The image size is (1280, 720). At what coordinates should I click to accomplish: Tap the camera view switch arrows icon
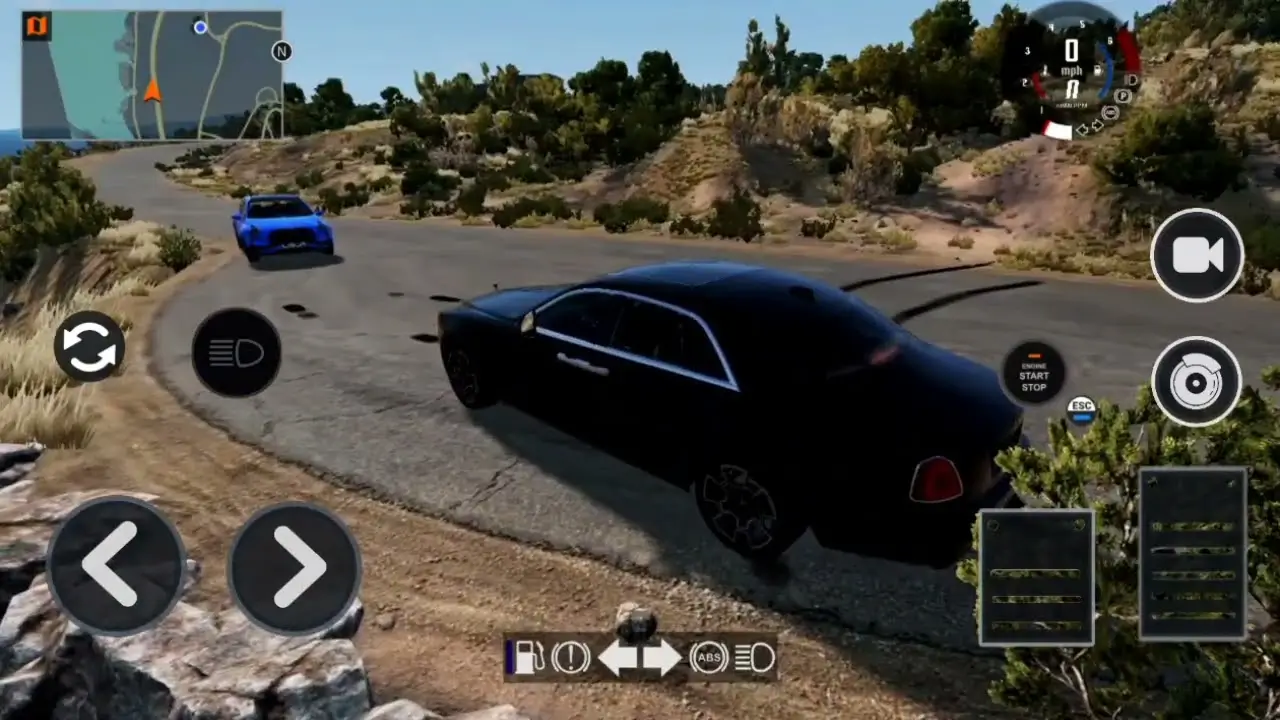click(x=88, y=343)
